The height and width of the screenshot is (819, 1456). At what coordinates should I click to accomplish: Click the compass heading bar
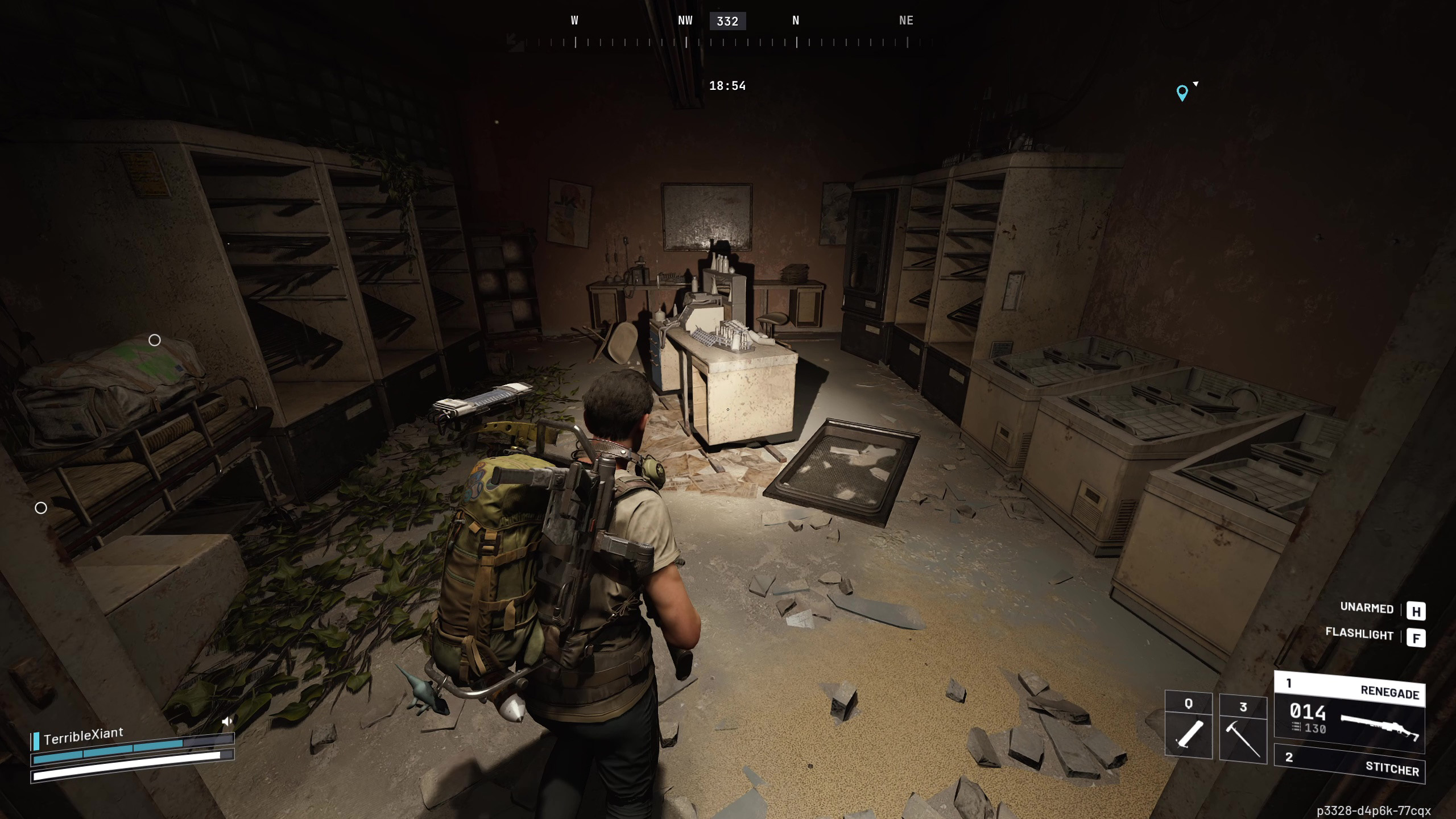click(x=727, y=41)
